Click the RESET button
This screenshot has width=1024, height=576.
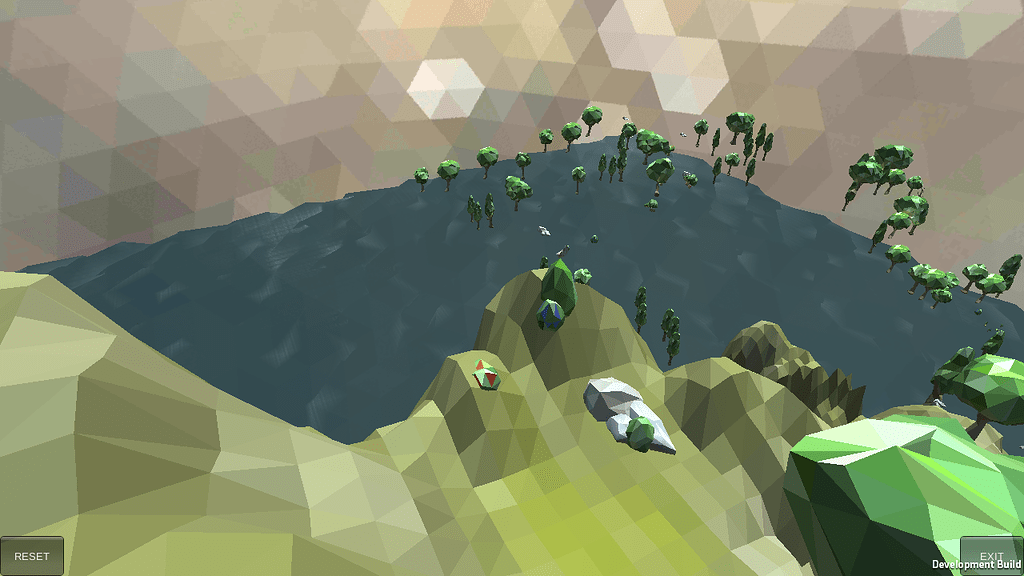point(32,556)
